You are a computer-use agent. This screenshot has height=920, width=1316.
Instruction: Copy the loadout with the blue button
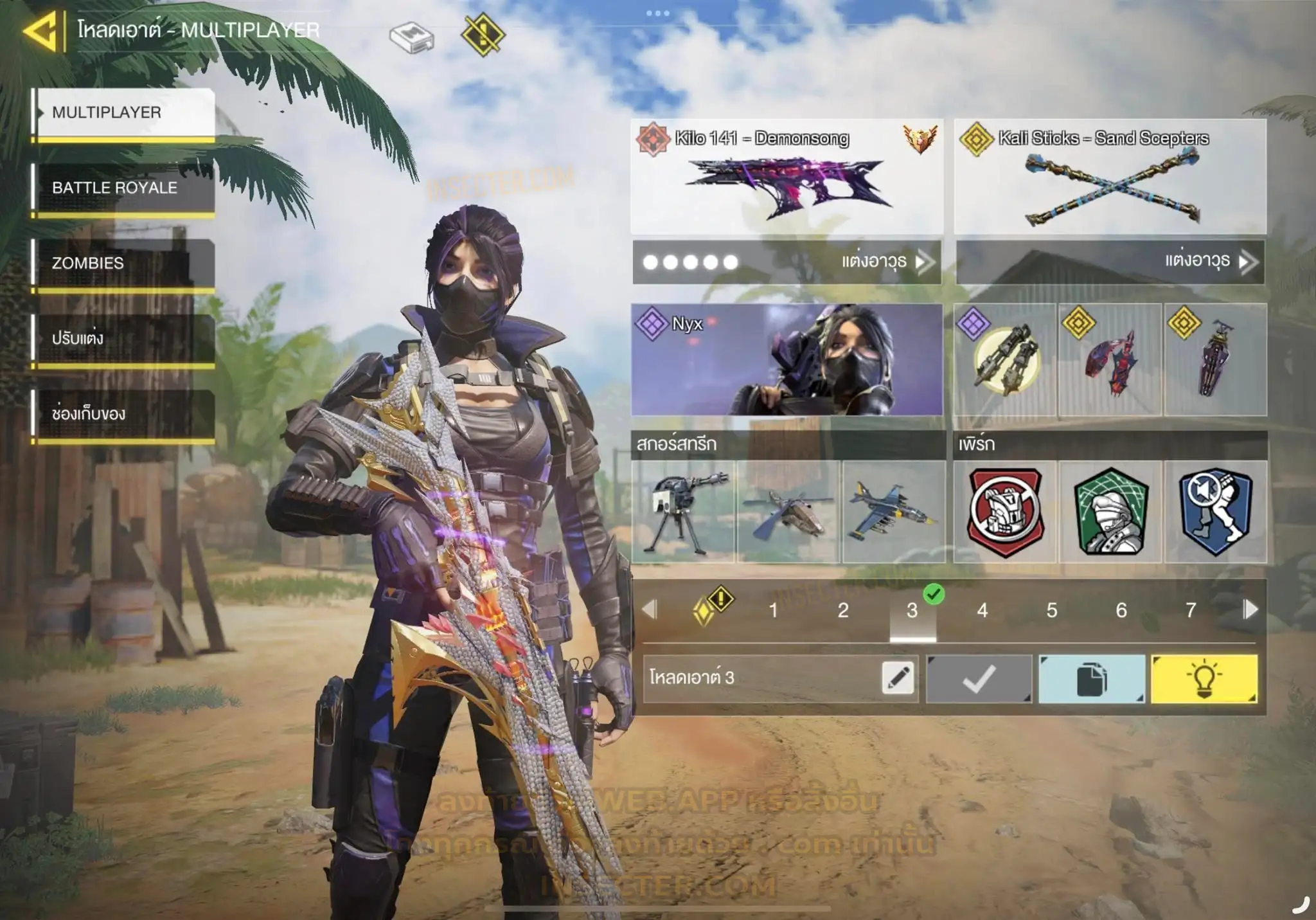[x=1091, y=679]
